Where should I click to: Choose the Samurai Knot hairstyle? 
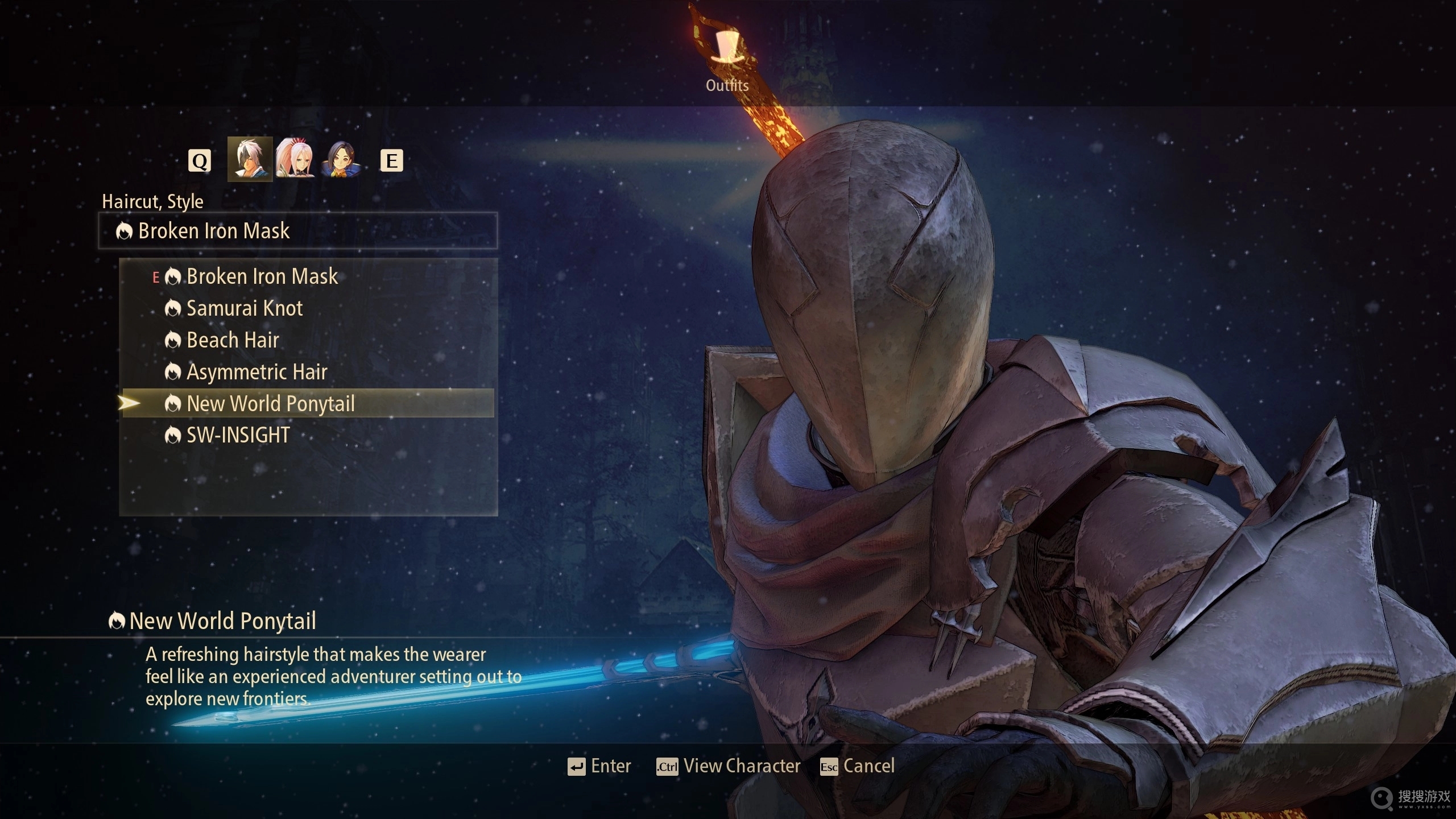tap(245, 309)
